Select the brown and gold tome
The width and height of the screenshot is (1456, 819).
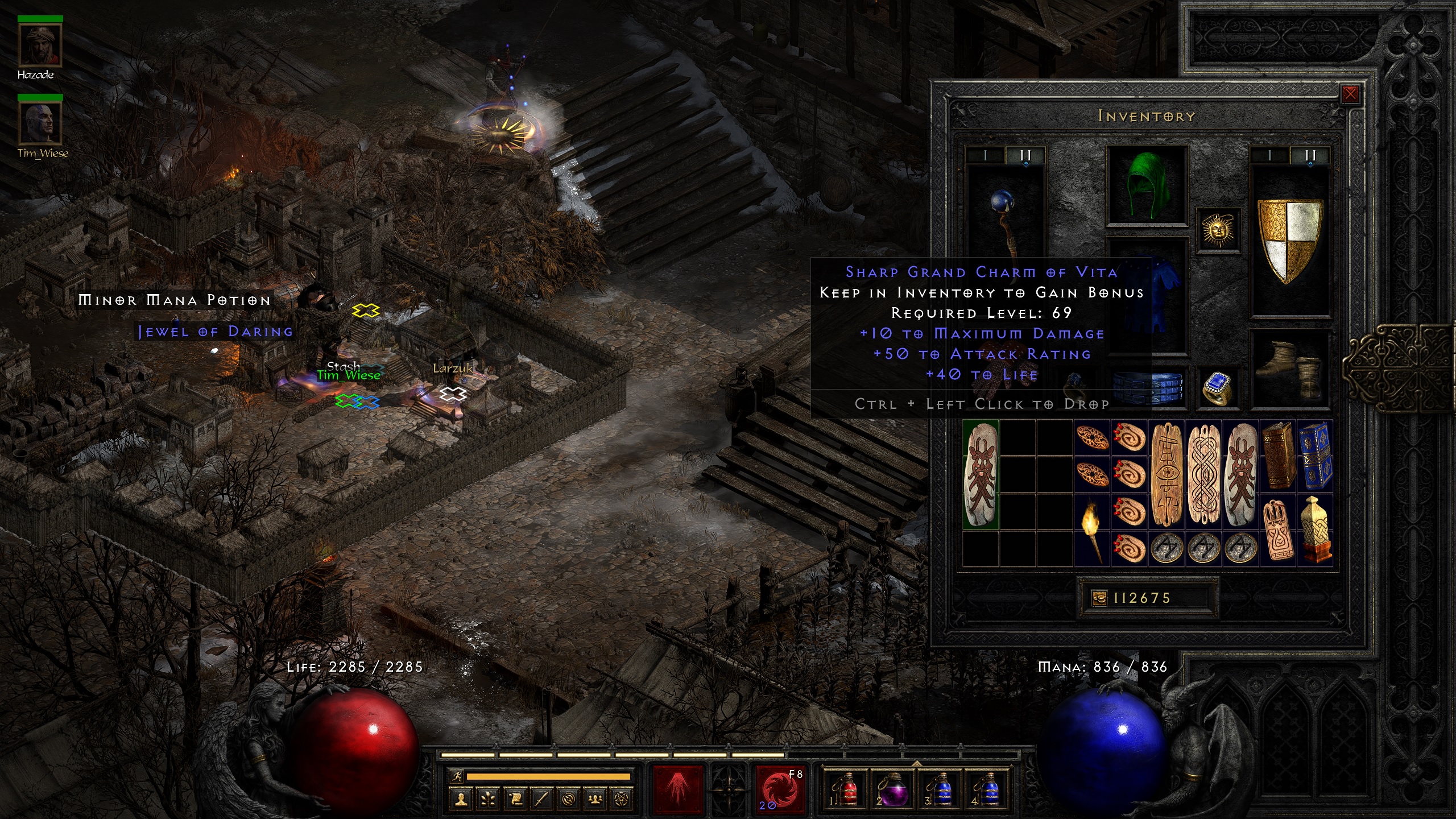coord(1278,455)
